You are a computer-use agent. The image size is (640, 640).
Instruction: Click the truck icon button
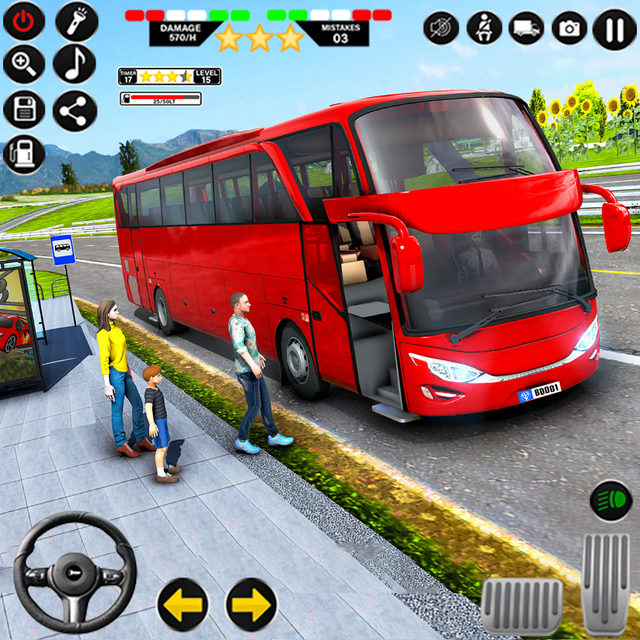click(x=527, y=28)
